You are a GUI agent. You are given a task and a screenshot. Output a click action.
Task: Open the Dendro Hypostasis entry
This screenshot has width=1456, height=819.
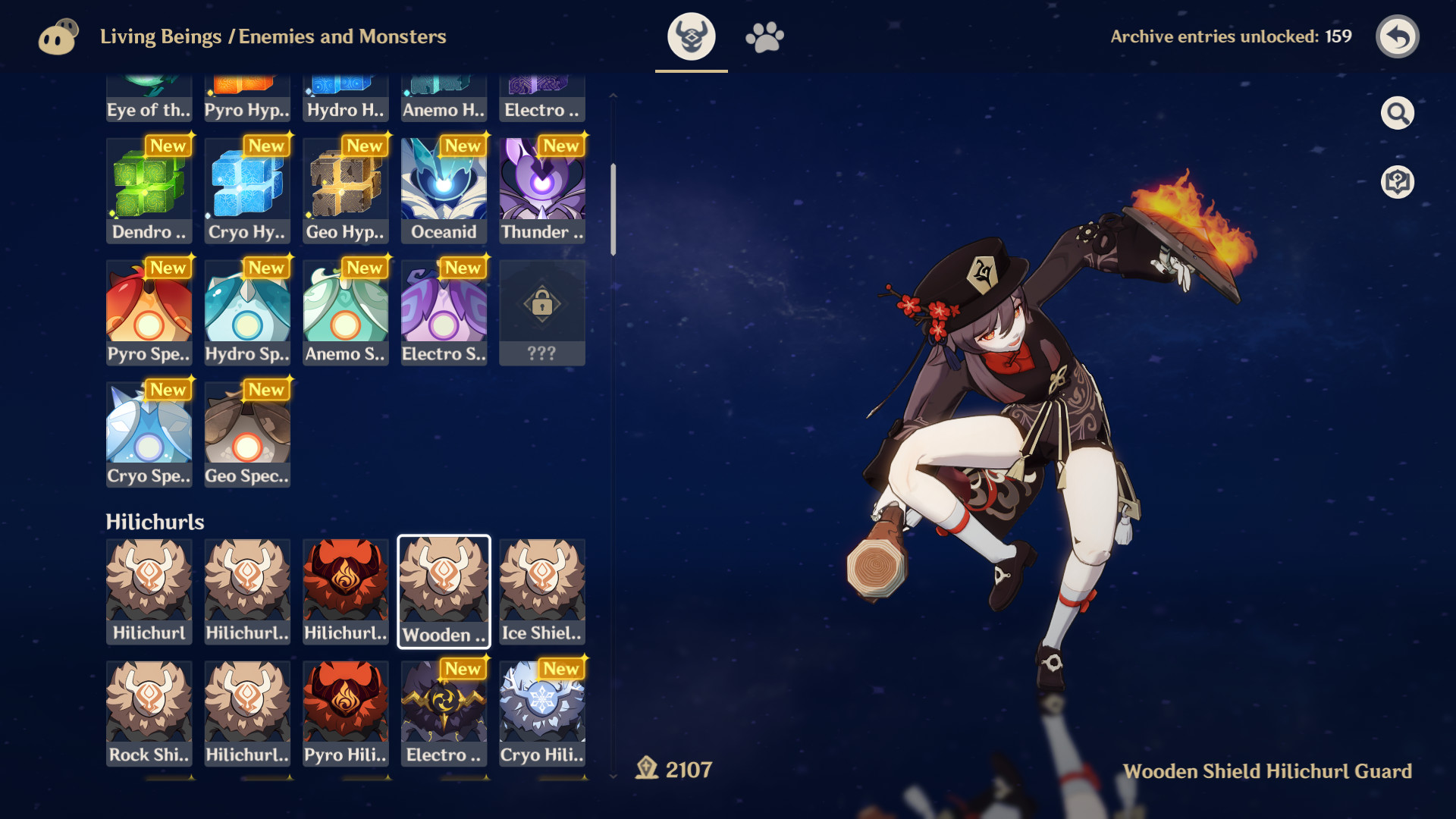point(149,190)
